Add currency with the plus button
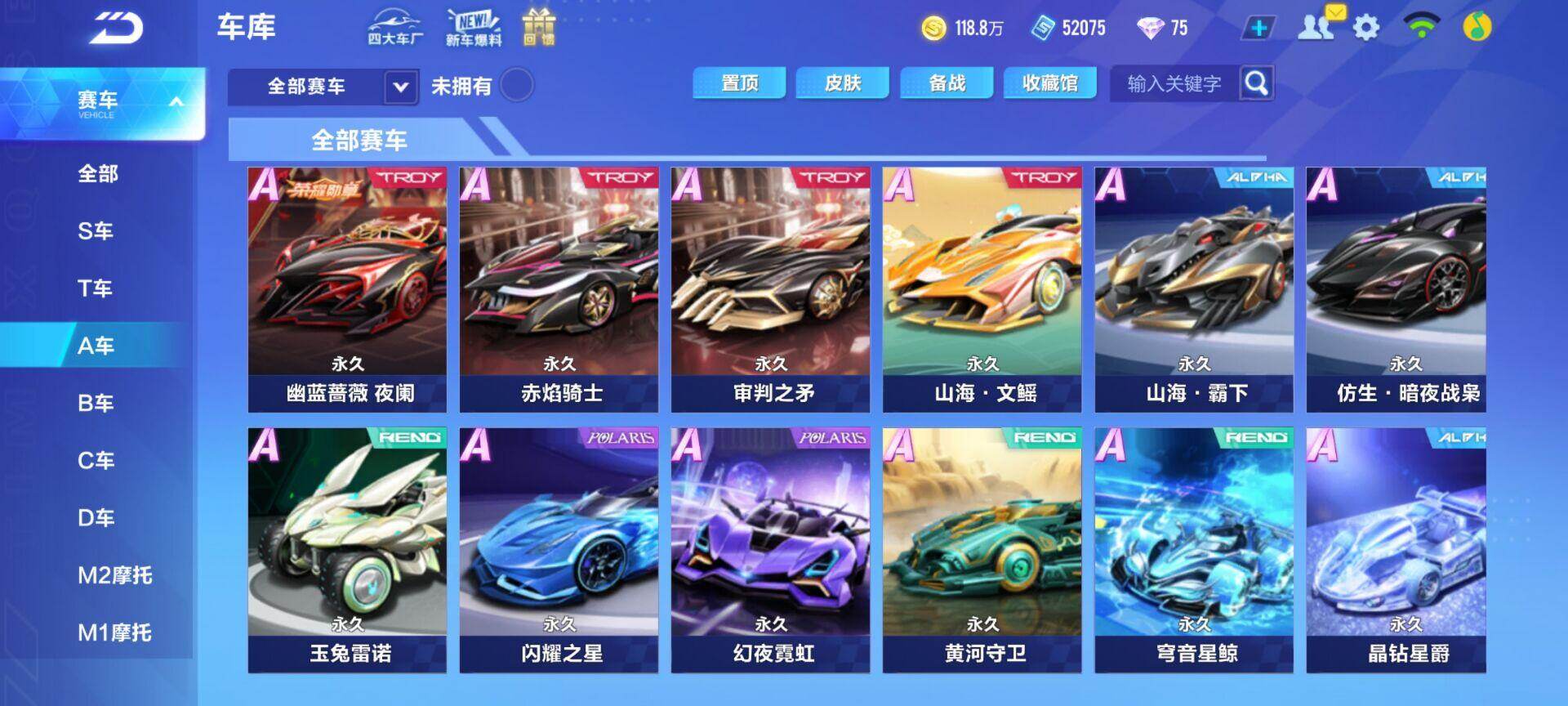This screenshot has width=1568, height=706. (x=1258, y=28)
